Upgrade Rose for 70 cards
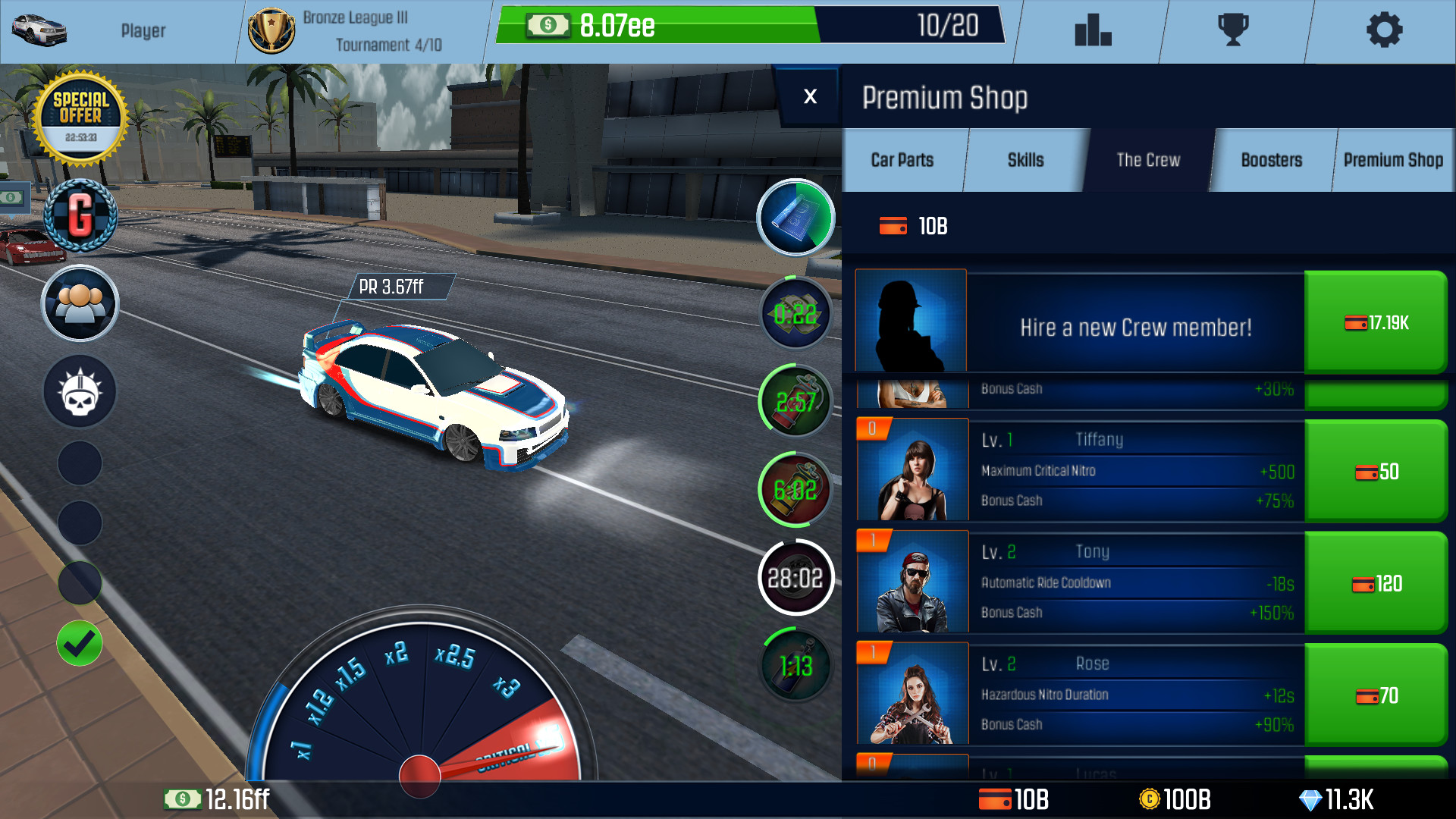The width and height of the screenshot is (1456, 819). coord(1376,696)
